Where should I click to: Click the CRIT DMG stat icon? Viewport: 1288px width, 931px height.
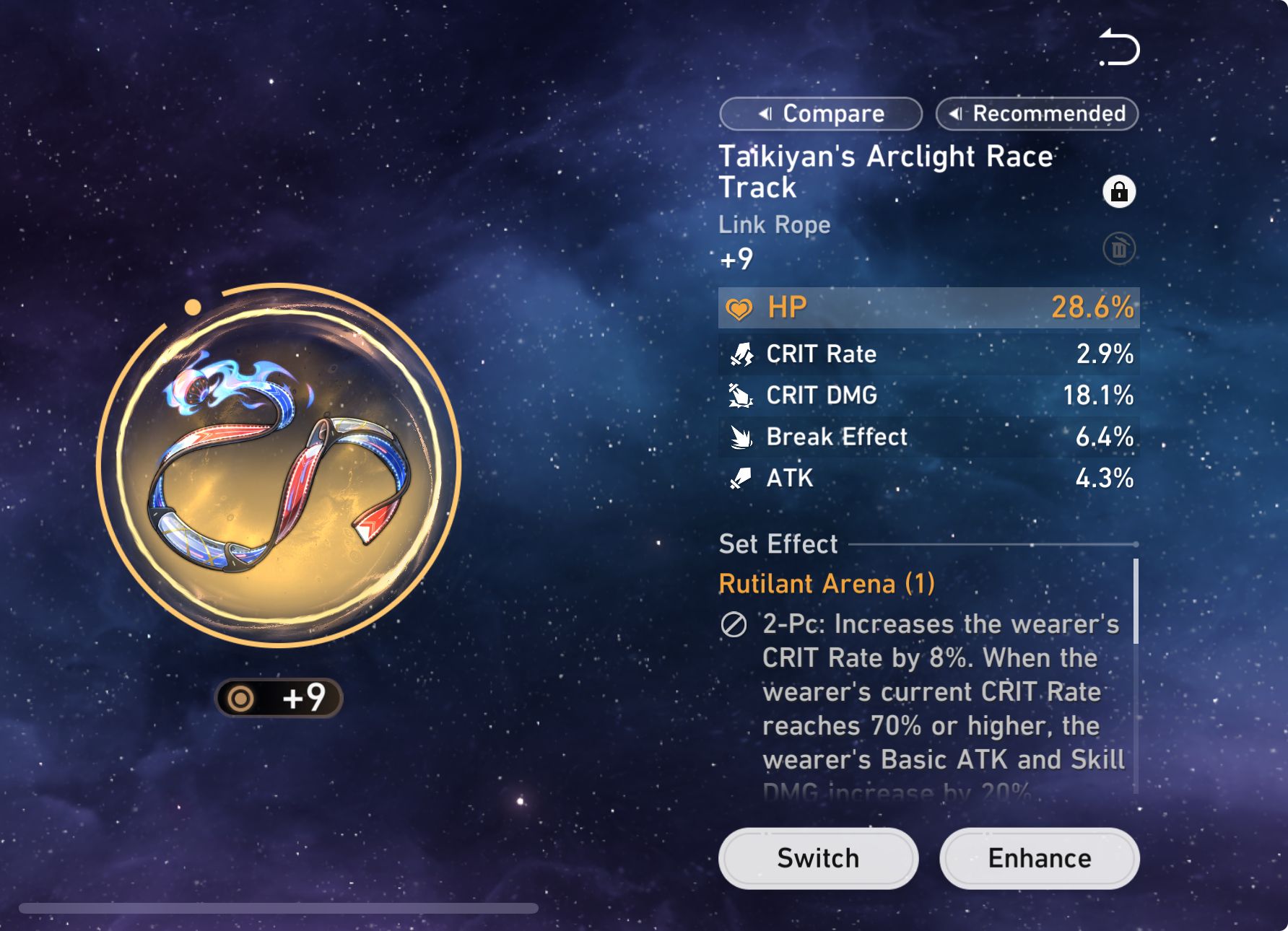(x=741, y=395)
